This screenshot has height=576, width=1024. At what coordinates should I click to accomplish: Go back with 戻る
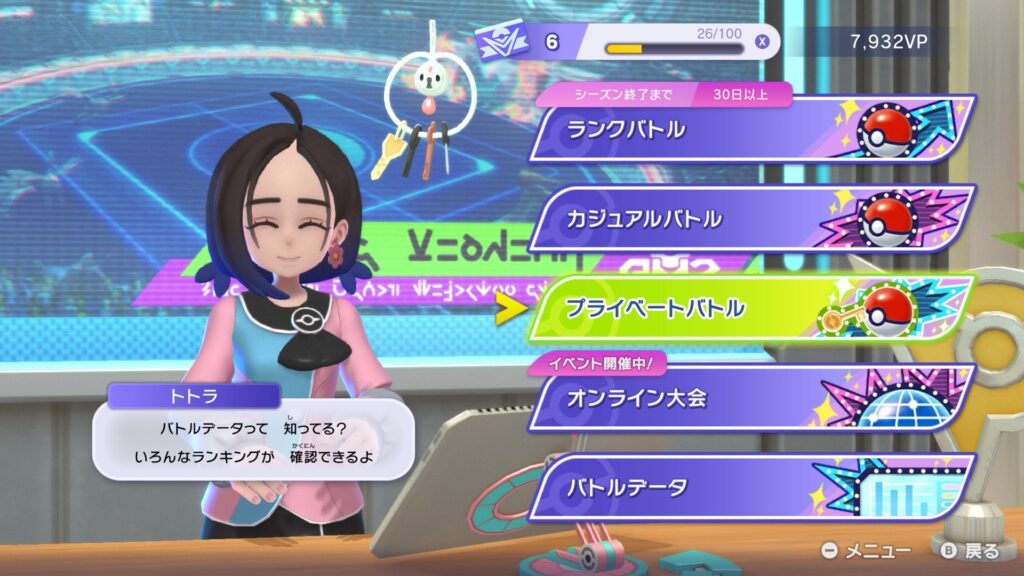[980, 551]
